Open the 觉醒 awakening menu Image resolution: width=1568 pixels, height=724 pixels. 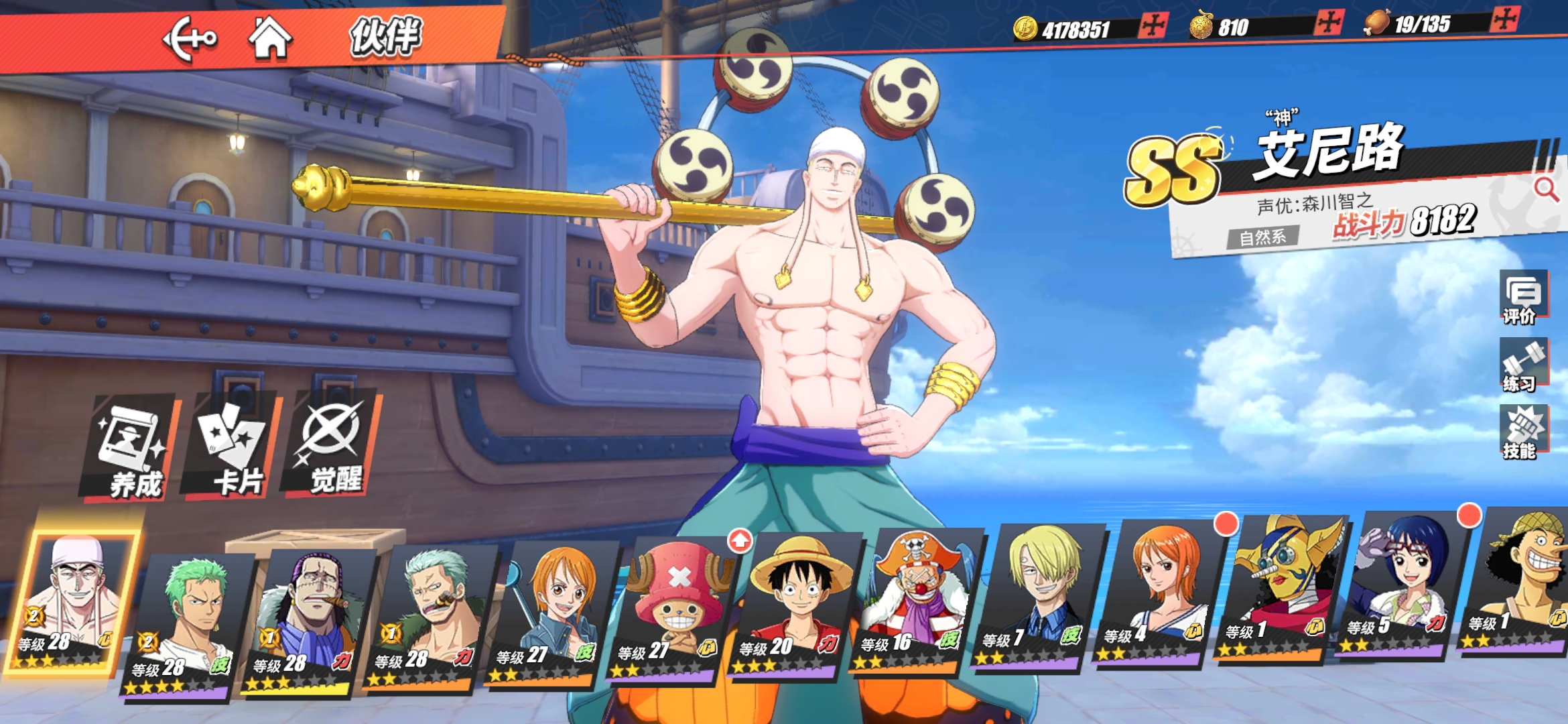click(333, 445)
